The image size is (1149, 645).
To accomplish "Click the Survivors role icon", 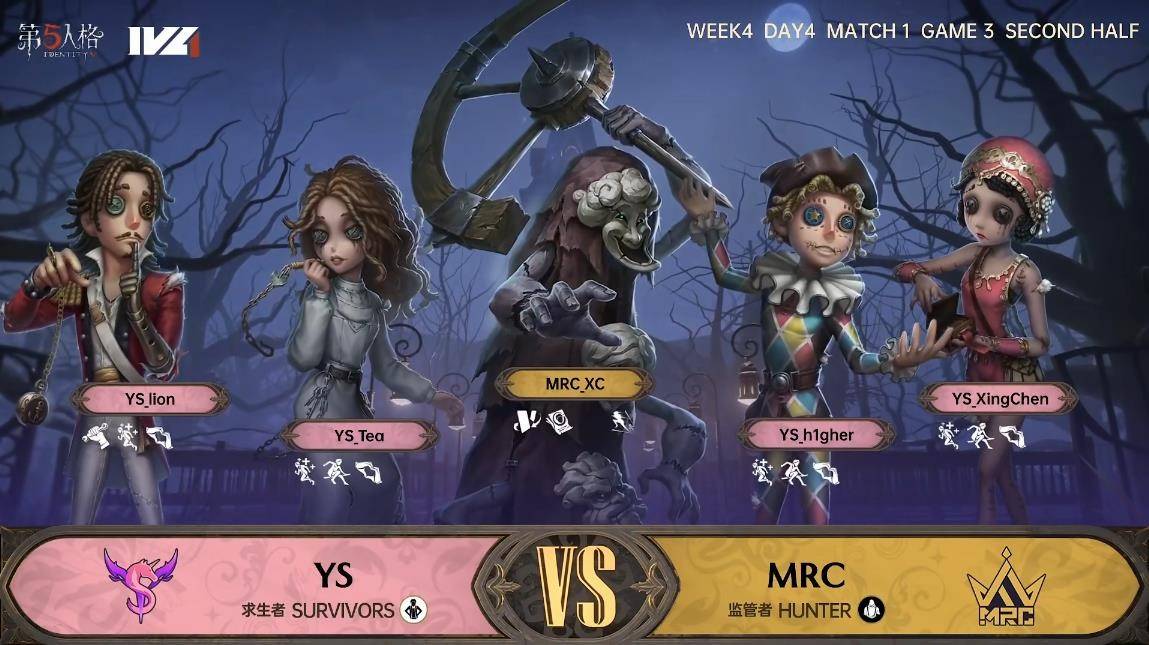I will click(412, 609).
